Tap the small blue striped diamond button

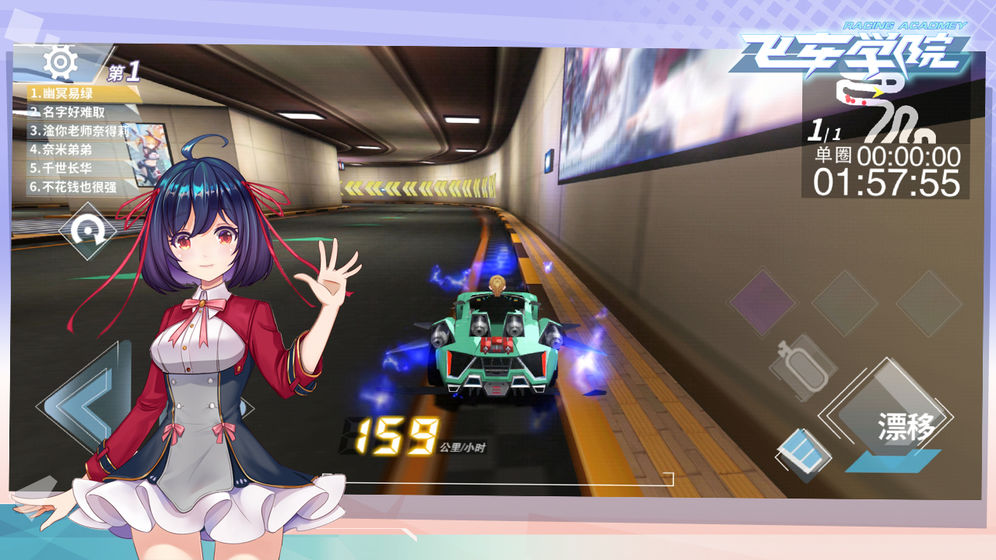[x=802, y=452]
